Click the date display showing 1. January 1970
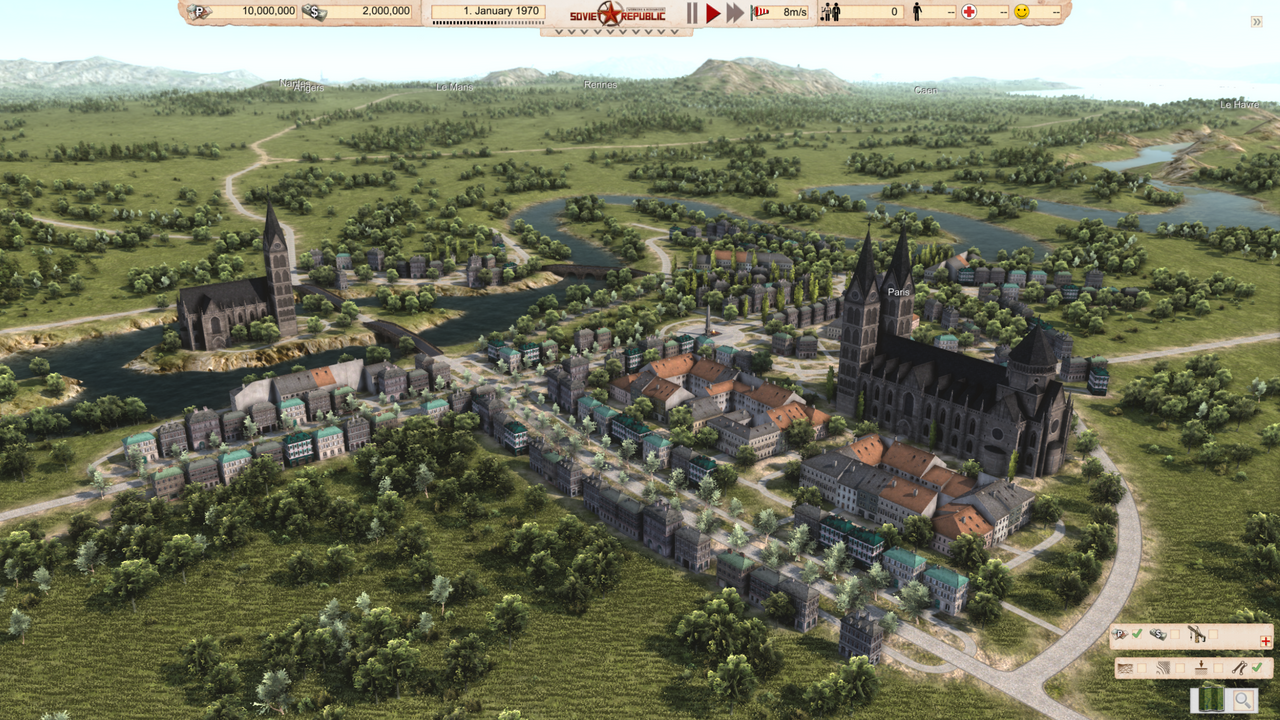Image resolution: width=1280 pixels, height=720 pixels. tap(488, 10)
